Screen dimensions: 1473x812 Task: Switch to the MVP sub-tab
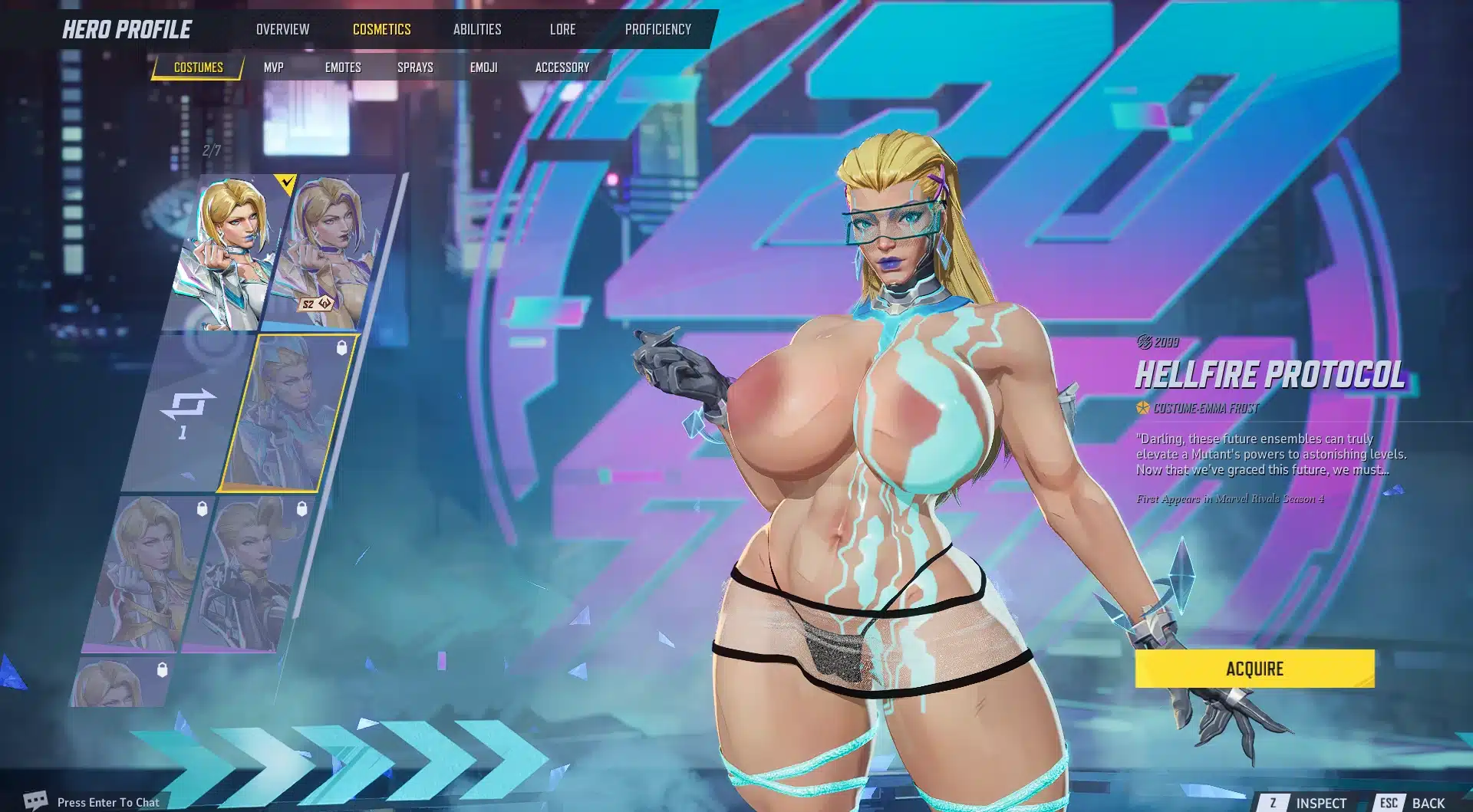tap(273, 67)
